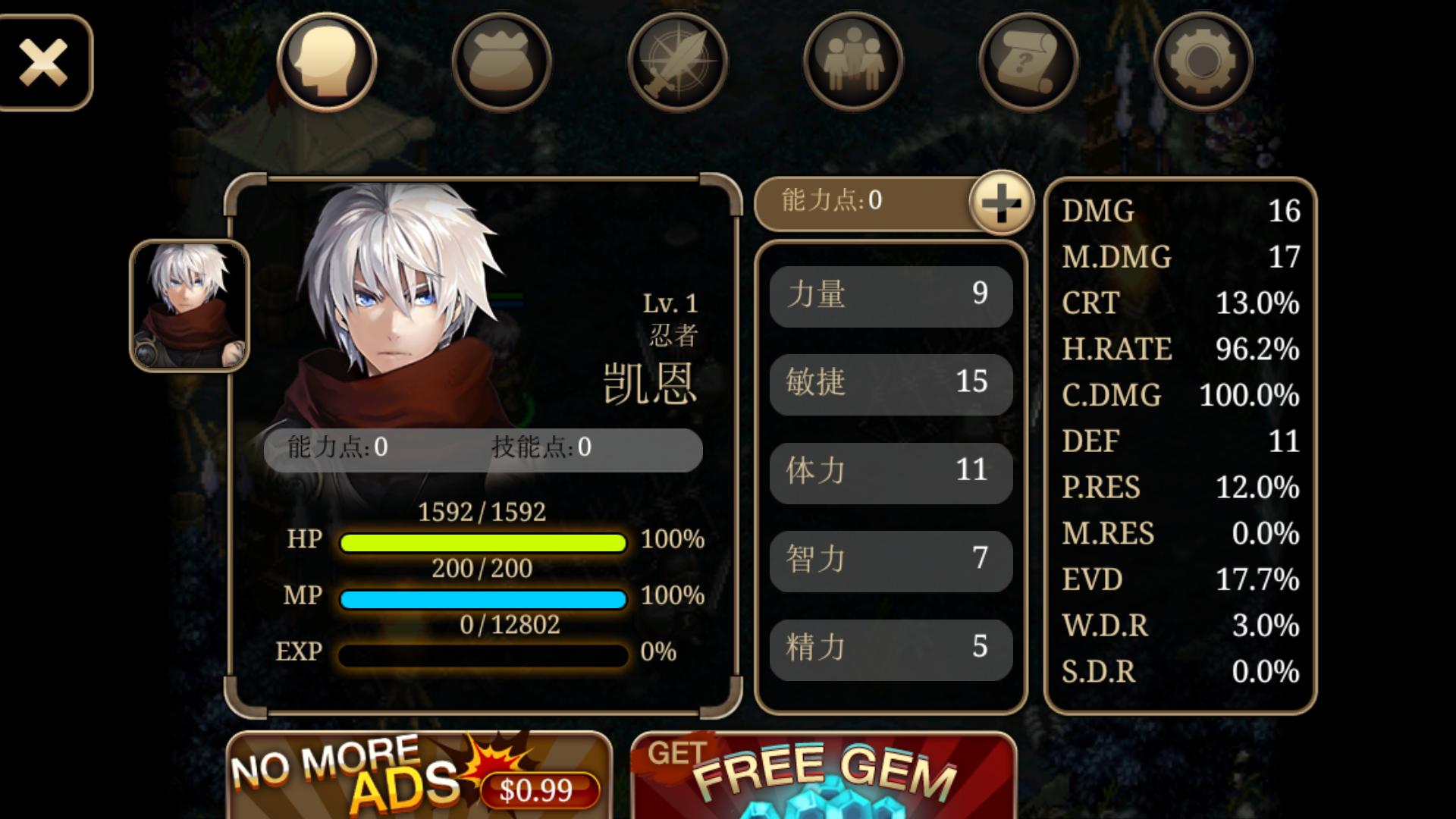The height and width of the screenshot is (819, 1456).
Task: Open the sword and compass skills tab
Action: (x=677, y=62)
